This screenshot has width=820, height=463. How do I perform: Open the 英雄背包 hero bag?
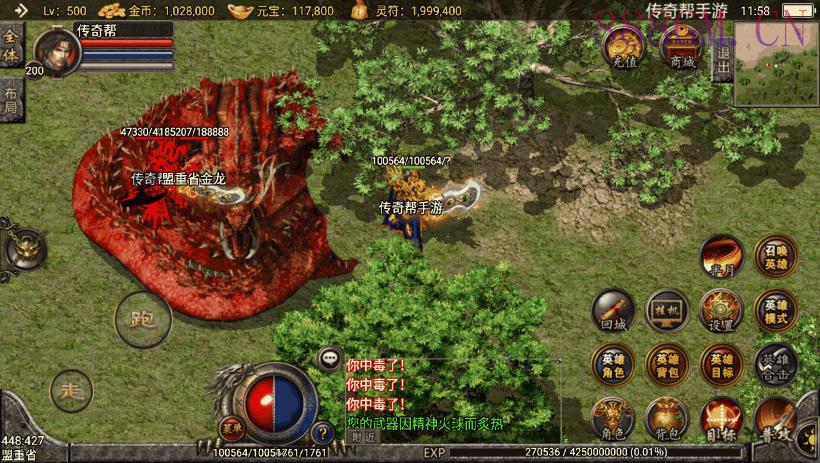(666, 365)
